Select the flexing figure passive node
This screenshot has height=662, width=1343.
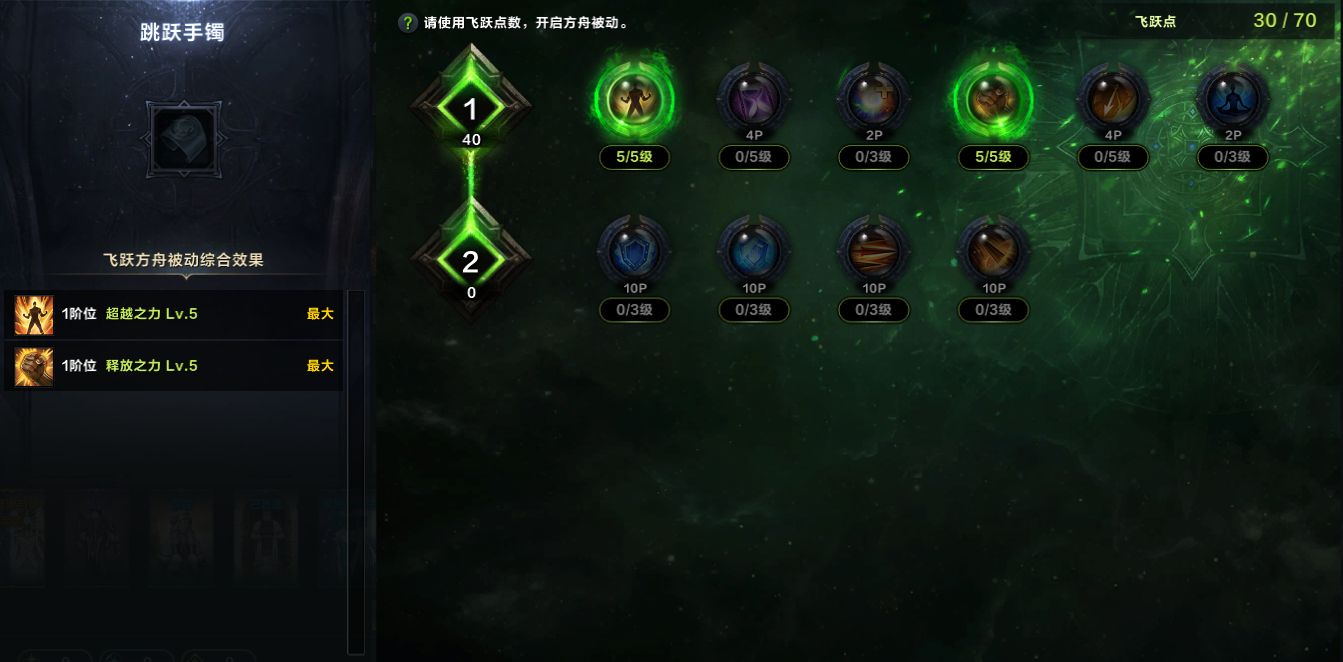tap(634, 99)
